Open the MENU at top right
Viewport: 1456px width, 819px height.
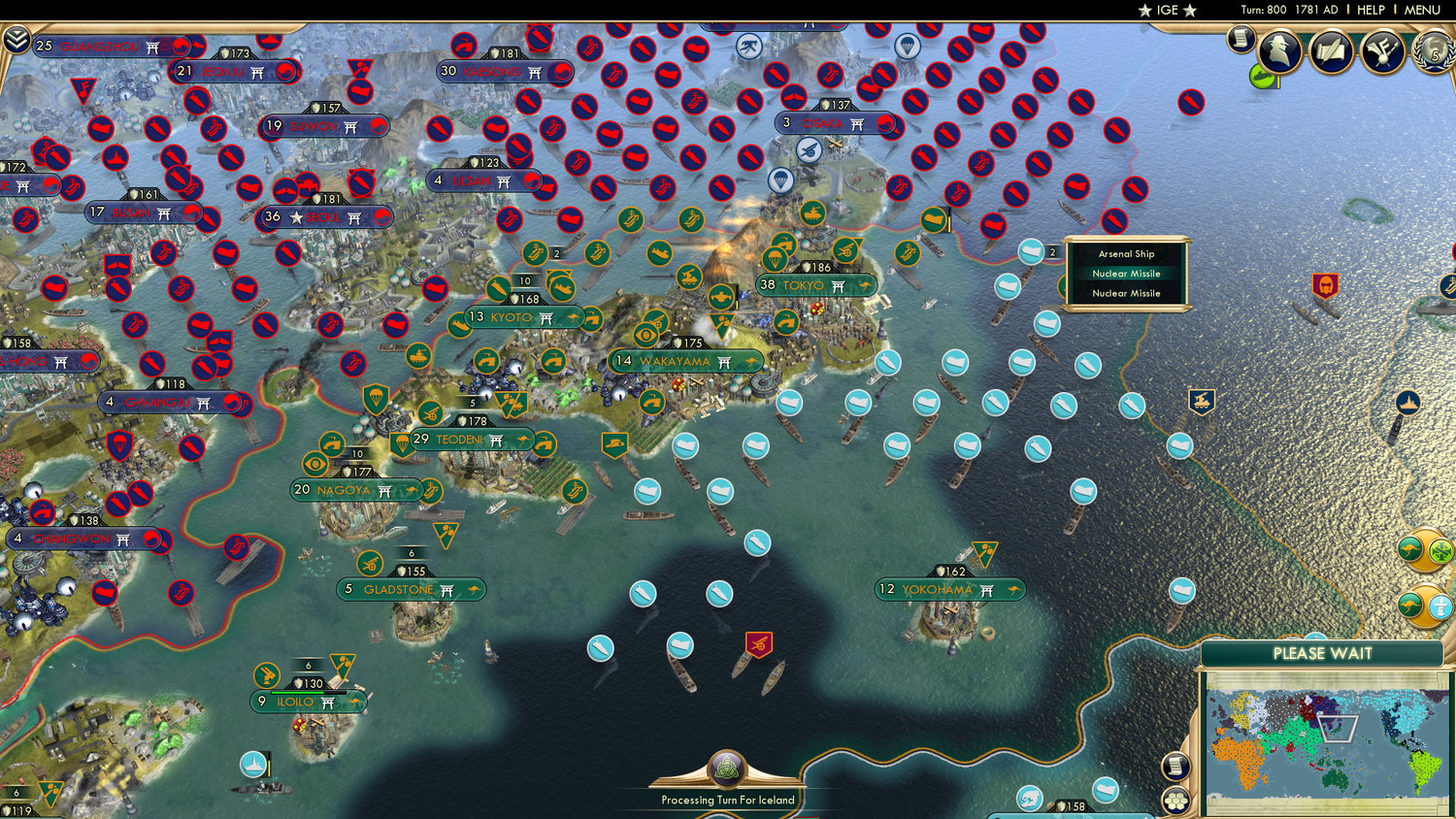pos(1419,9)
